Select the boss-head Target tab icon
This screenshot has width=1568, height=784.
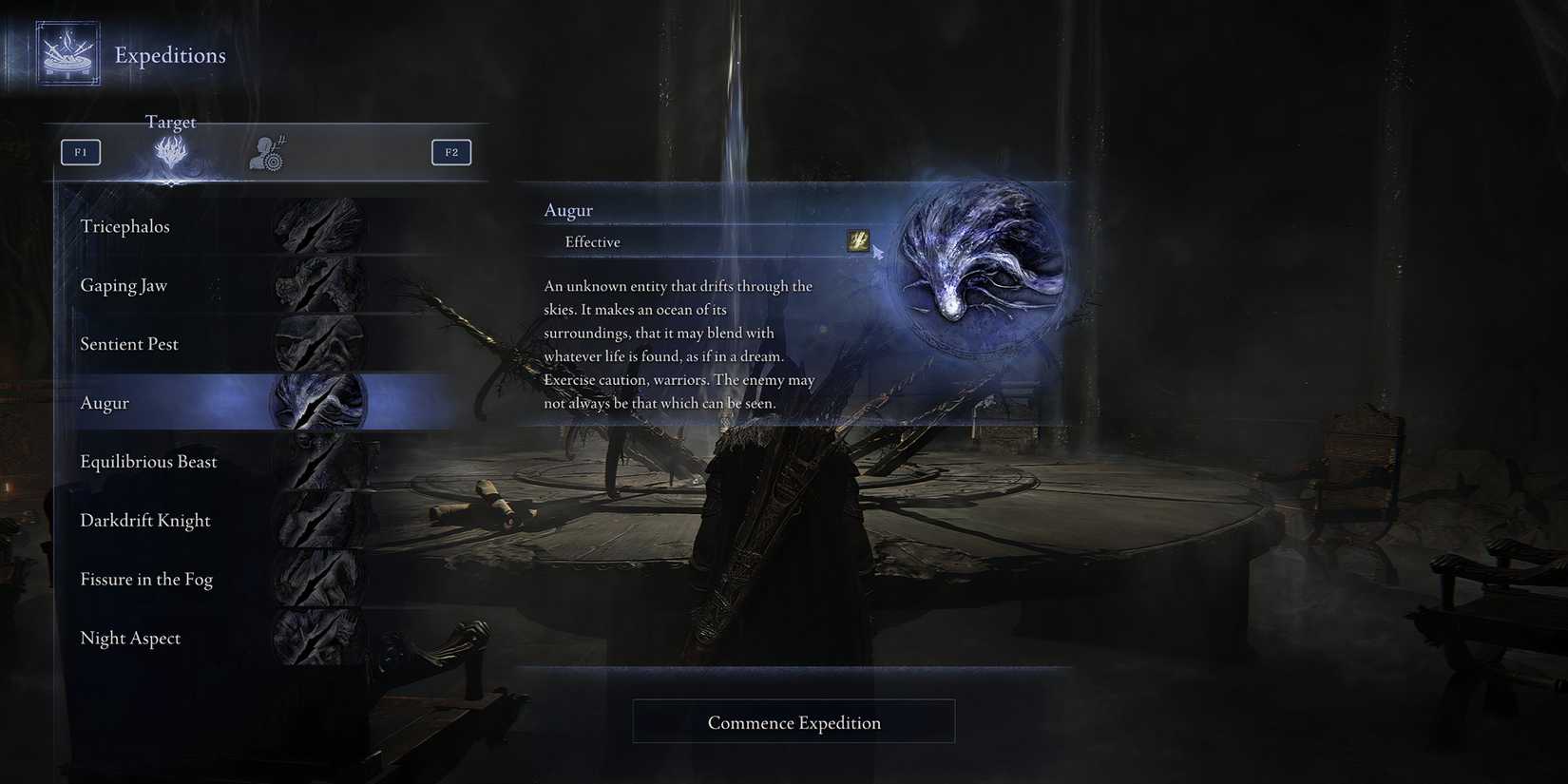coord(171,152)
